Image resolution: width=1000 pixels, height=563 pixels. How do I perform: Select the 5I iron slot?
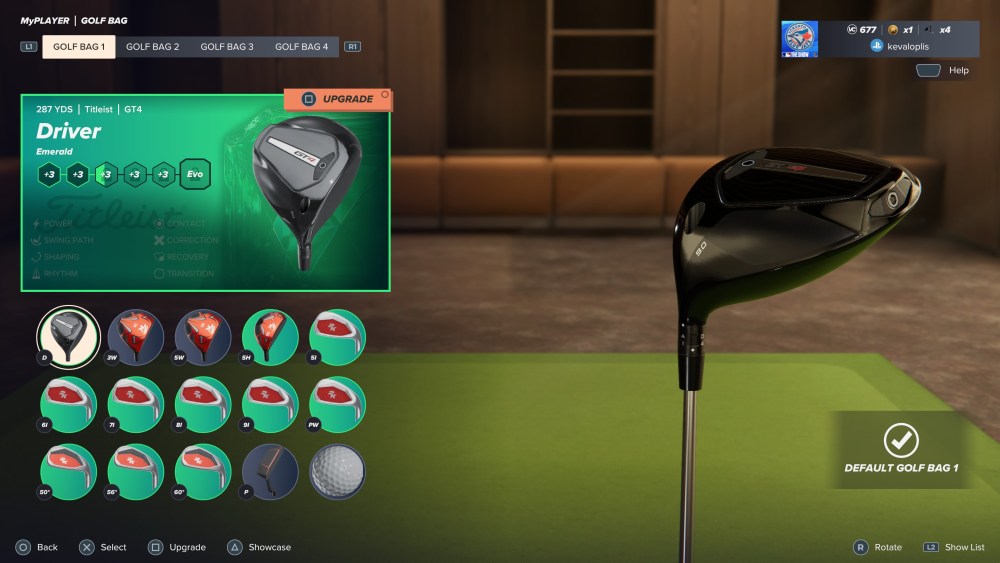337,337
